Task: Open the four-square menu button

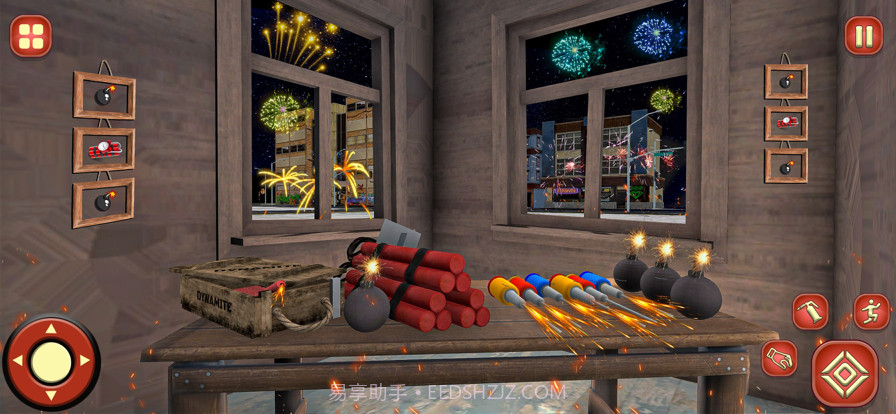Action: (x=31, y=36)
